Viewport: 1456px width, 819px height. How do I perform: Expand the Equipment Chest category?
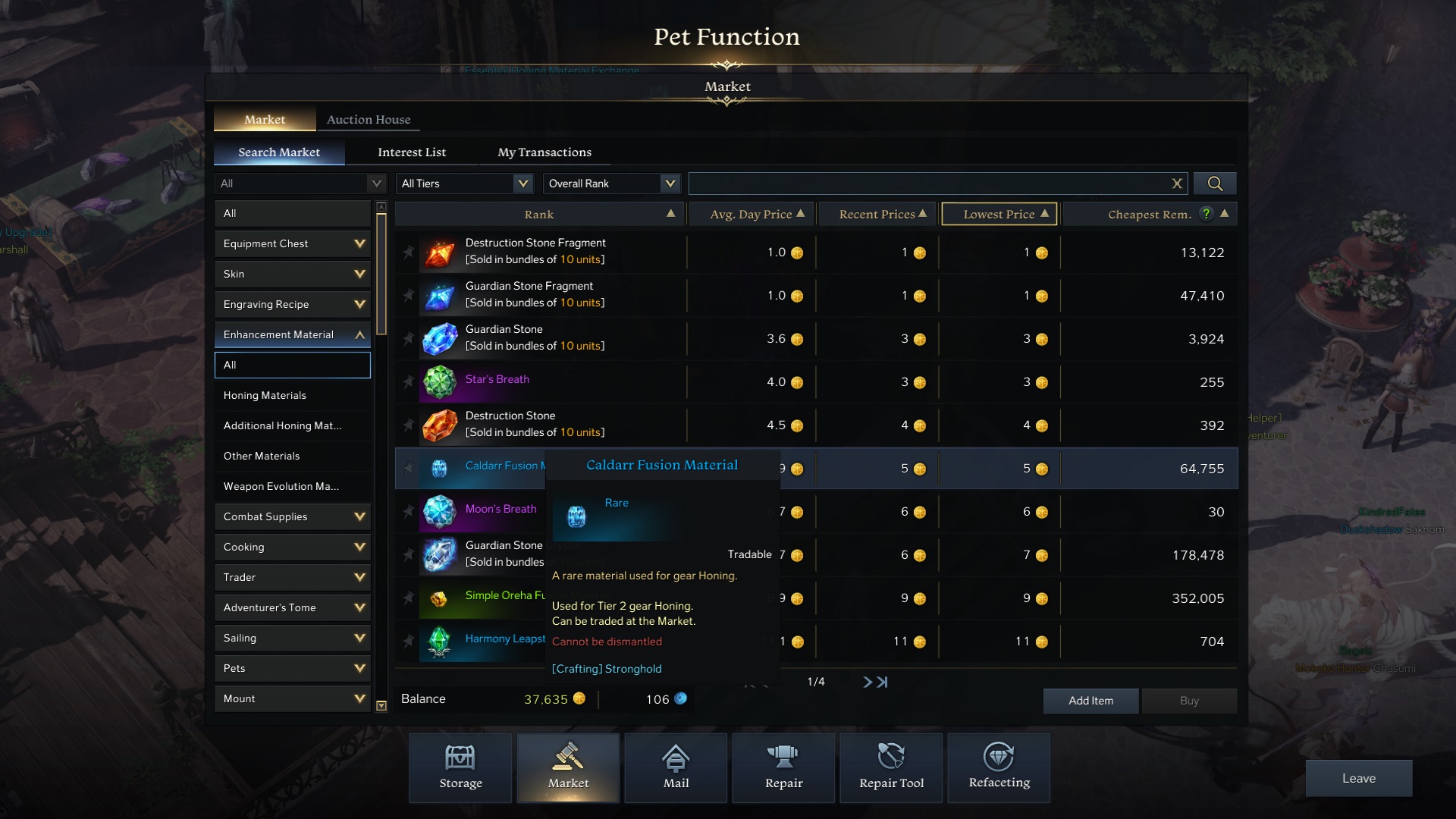293,243
